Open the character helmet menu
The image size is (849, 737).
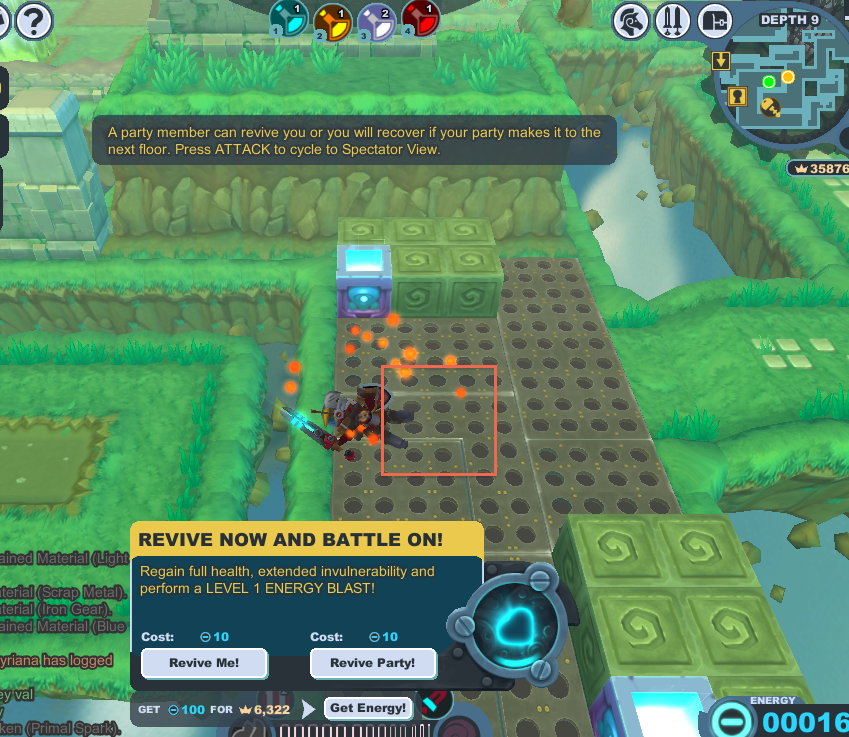tap(631, 19)
